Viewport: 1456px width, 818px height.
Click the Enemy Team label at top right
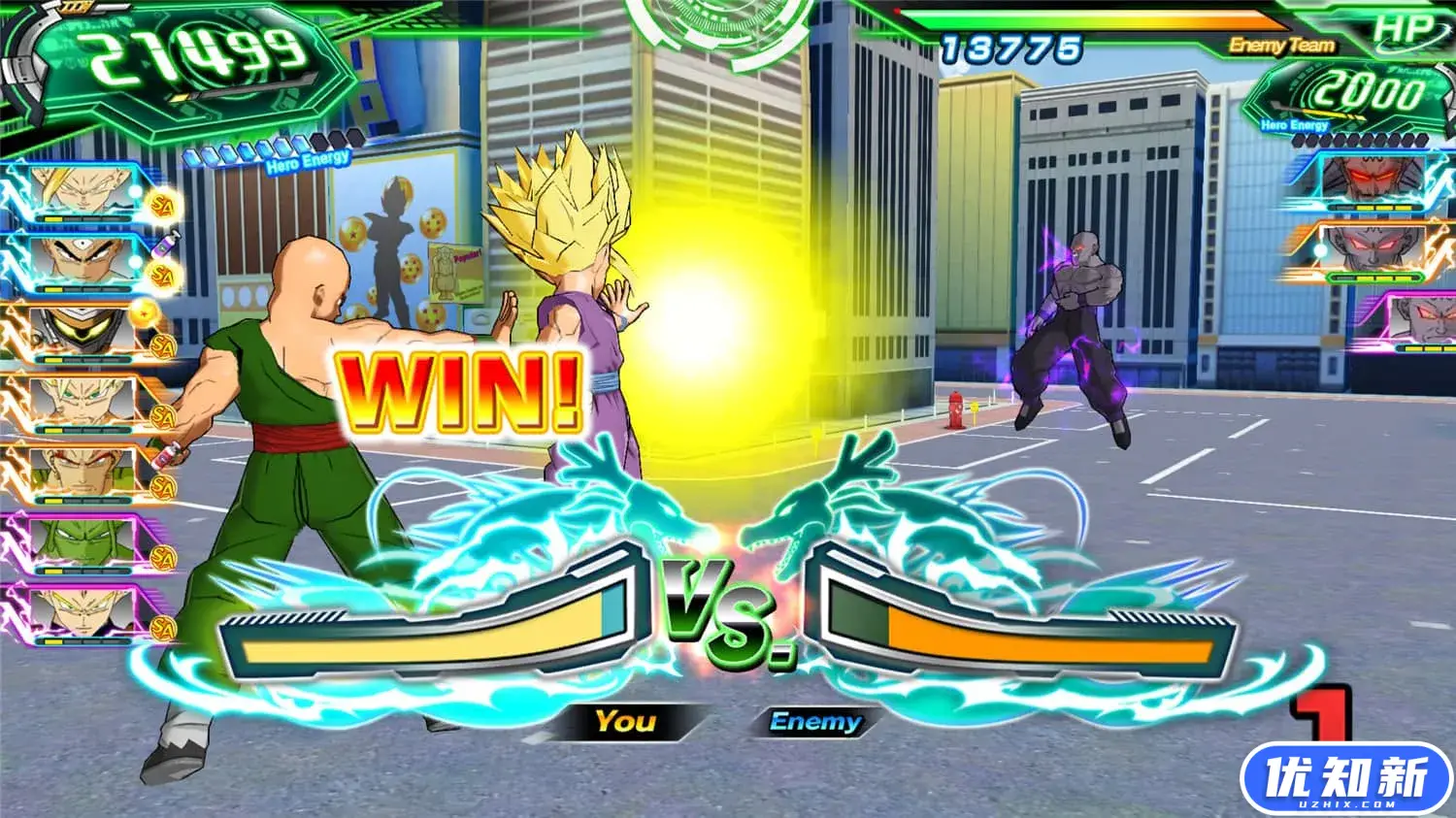click(1281, 44)
